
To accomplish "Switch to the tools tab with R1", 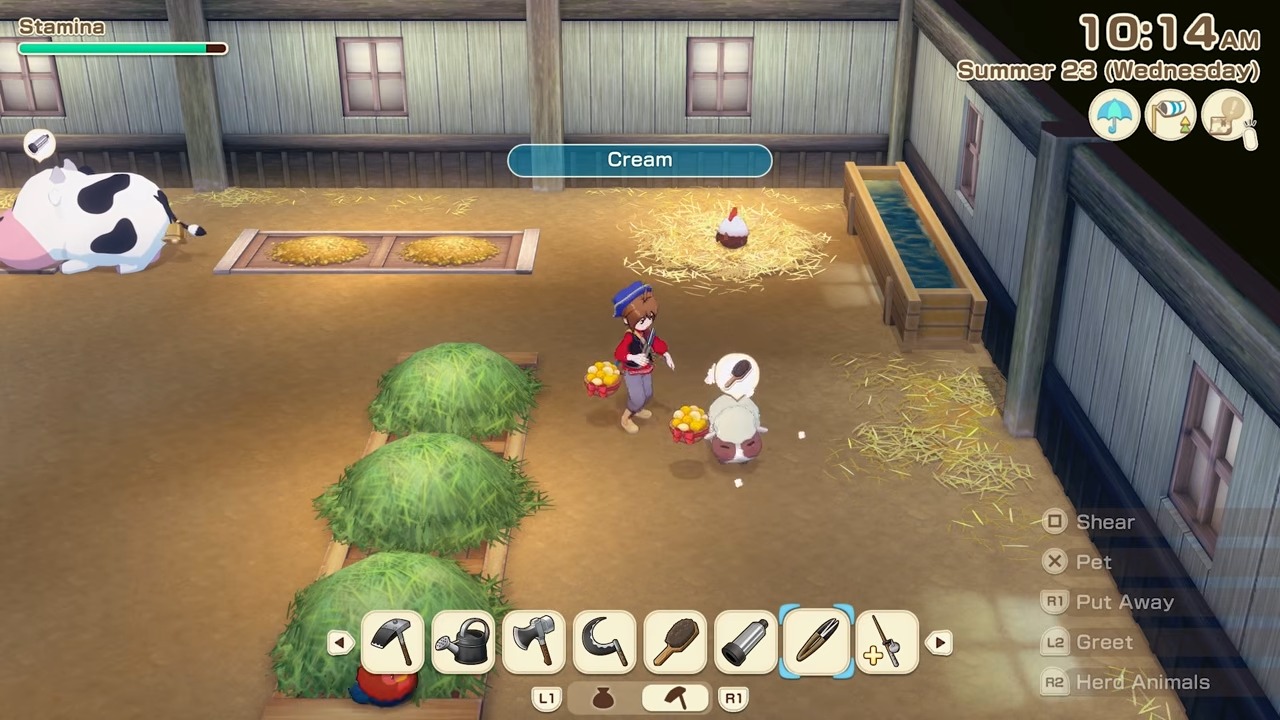I will pos(733,698).
